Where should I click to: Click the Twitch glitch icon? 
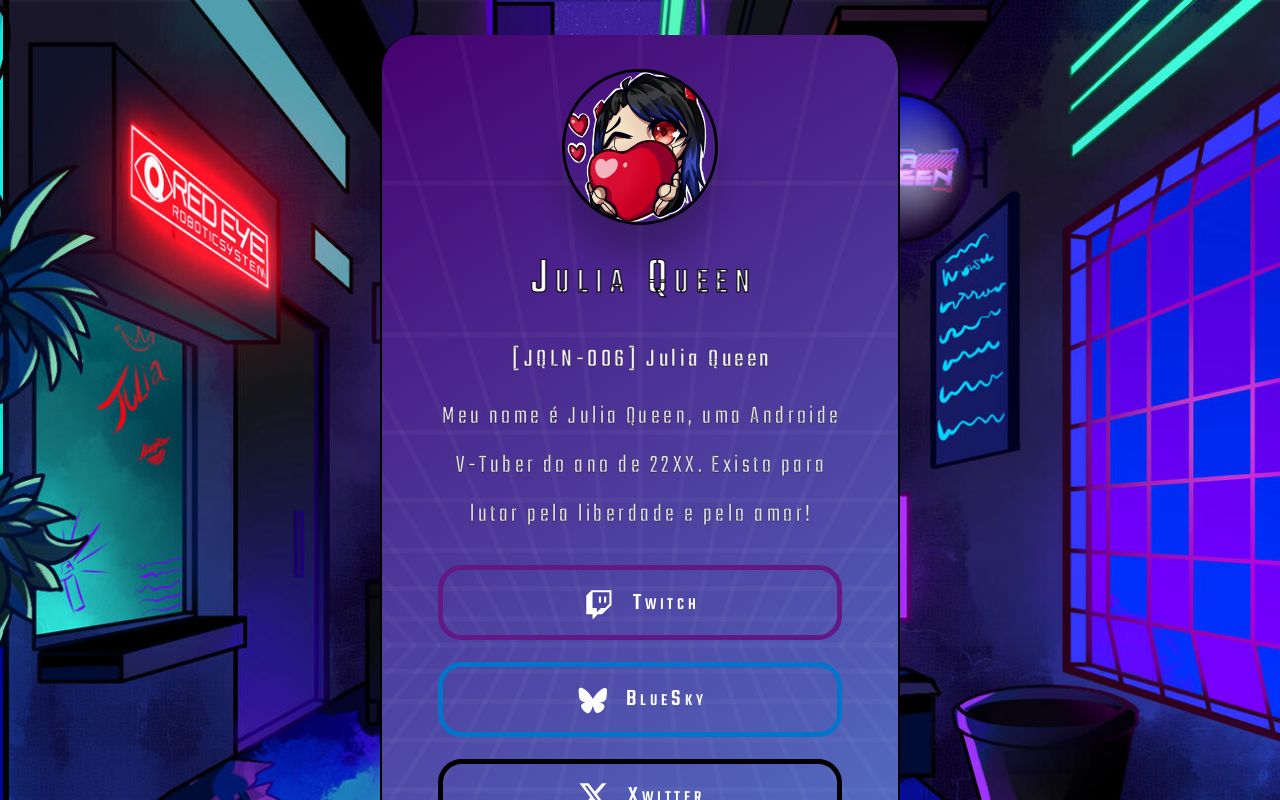598,603
